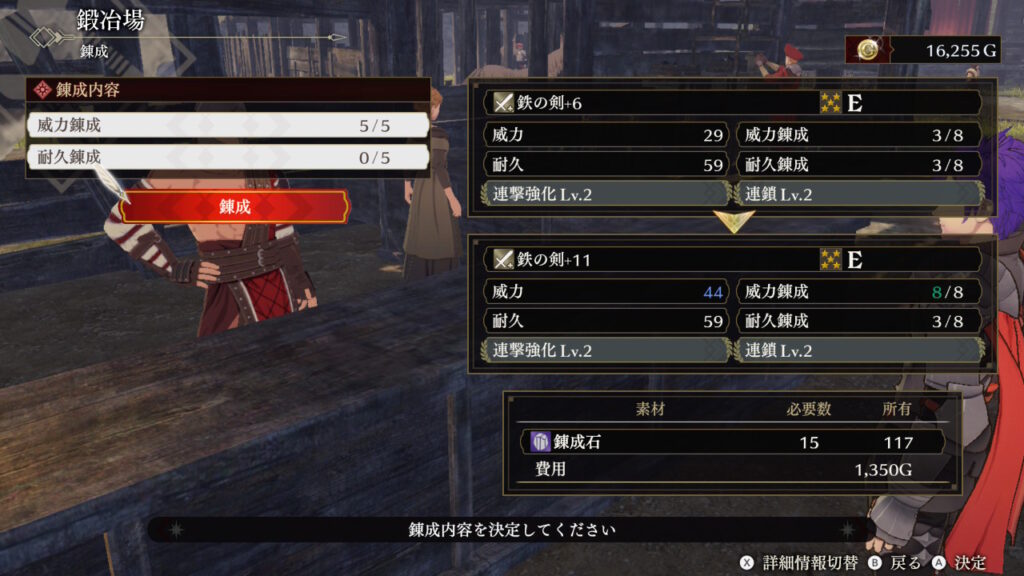Select the 錬成石 material row
1024x576 pixels.
[731, 442]
